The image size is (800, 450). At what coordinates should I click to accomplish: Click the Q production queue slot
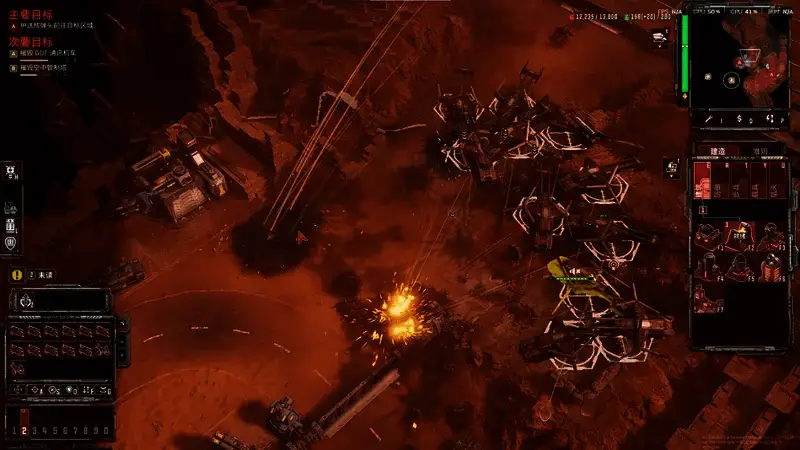[703, 180]
